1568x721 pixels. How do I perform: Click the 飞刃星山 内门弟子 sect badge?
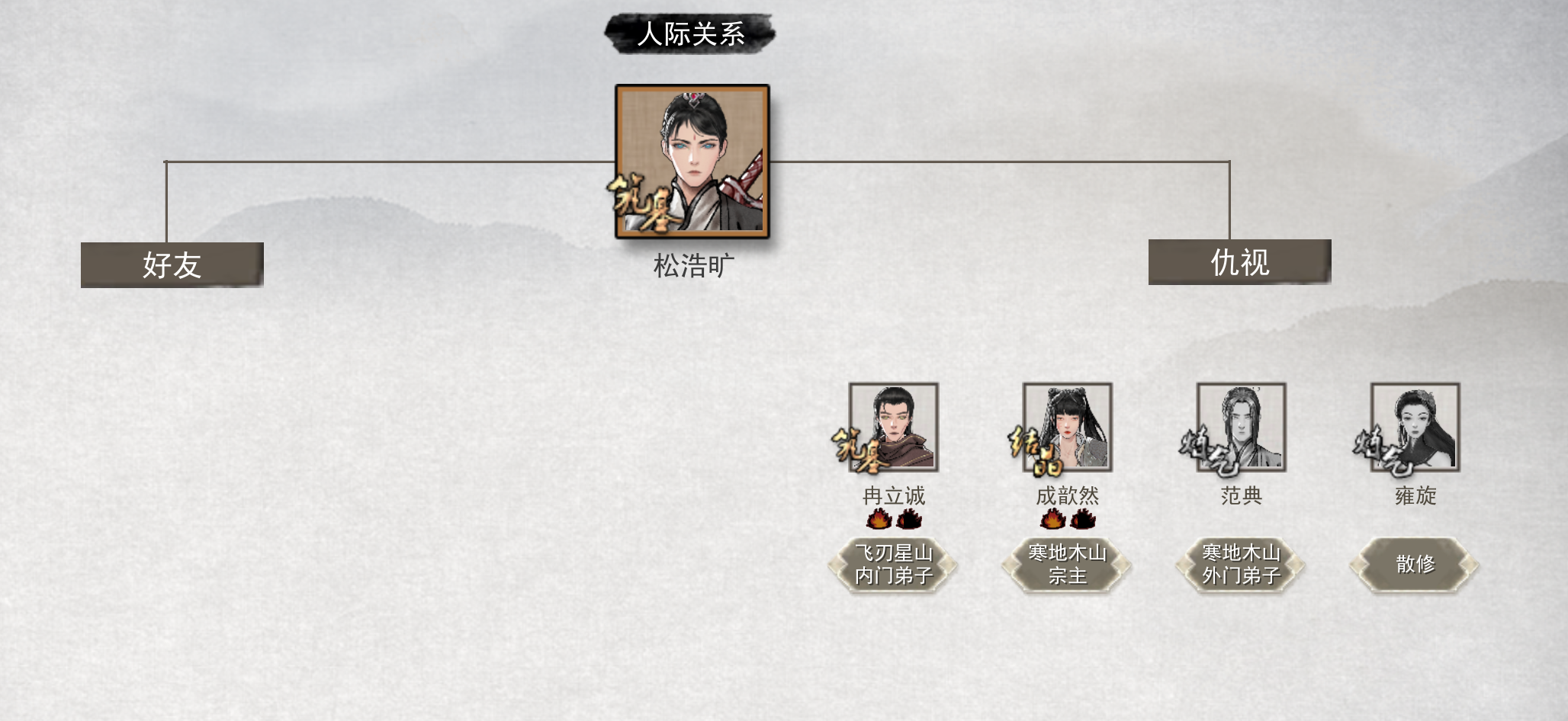pos(894,565)
